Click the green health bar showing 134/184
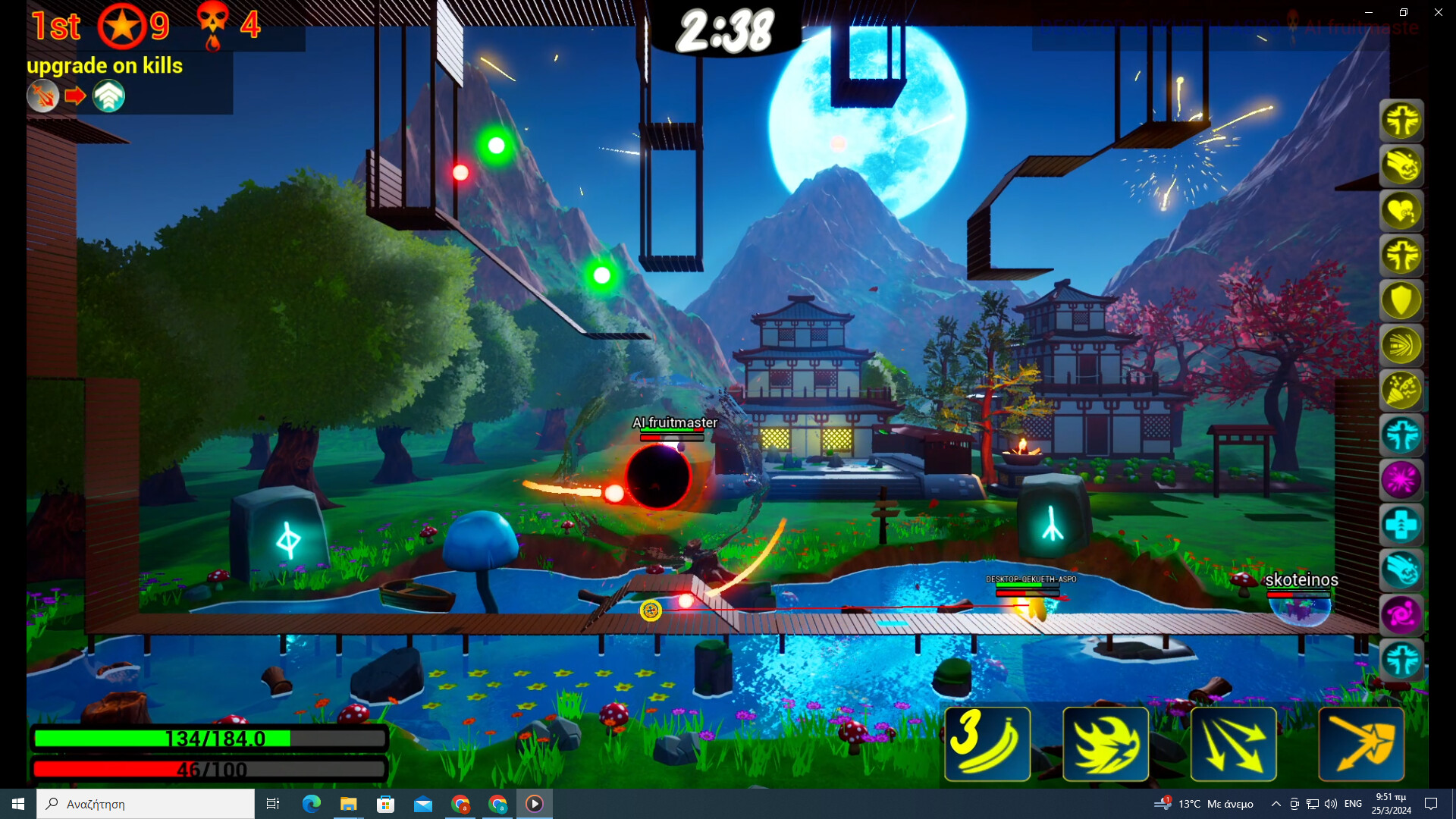 tap(209, 737)
